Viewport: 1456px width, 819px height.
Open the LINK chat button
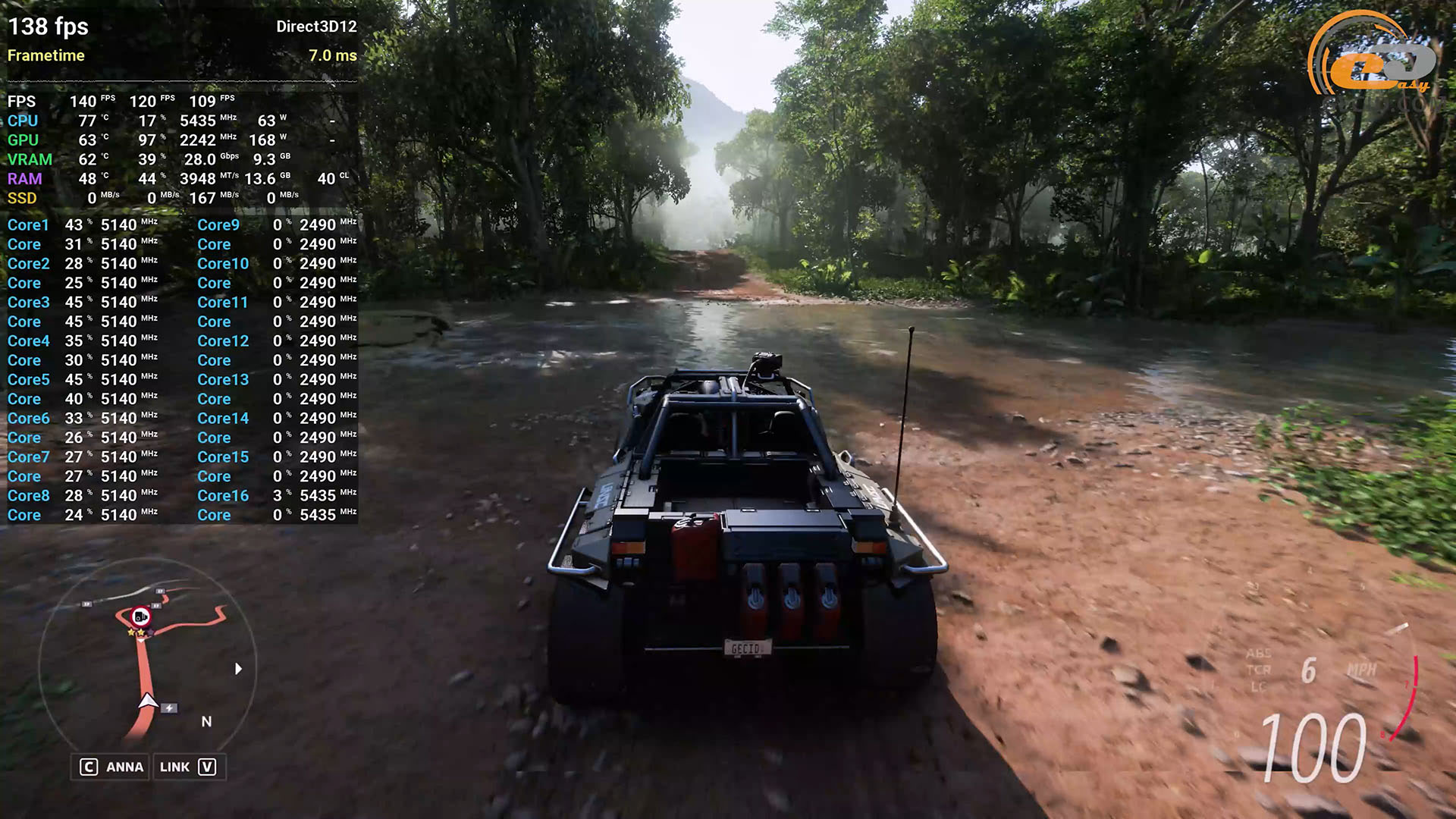[188, 767]
